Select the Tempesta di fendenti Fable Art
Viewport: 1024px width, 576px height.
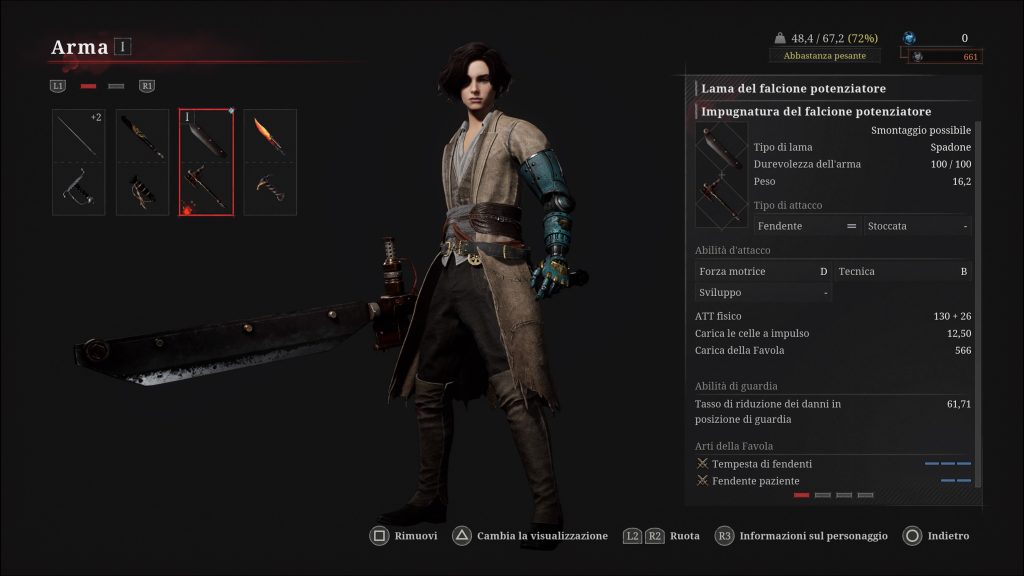click(762, 464)
